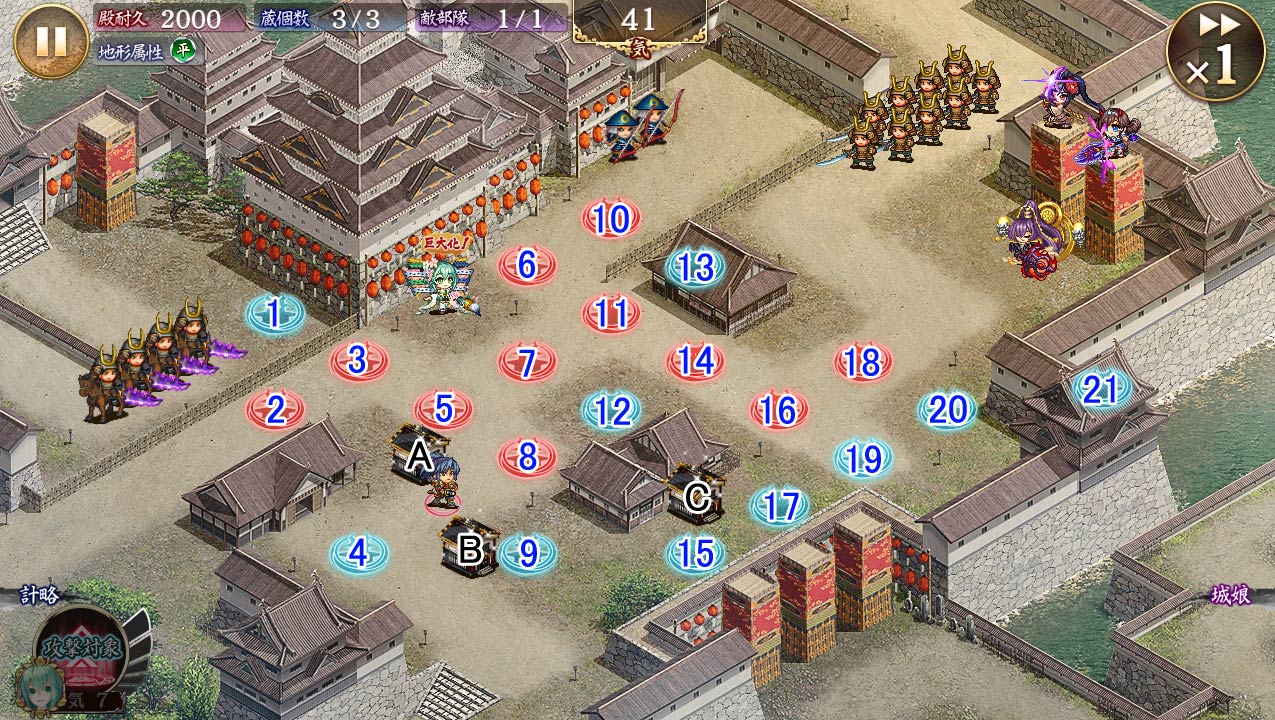Choose blue placement tile number 19
Image resolution: width=1275 pixels, height=720 pixels.
tap(863, 458)
